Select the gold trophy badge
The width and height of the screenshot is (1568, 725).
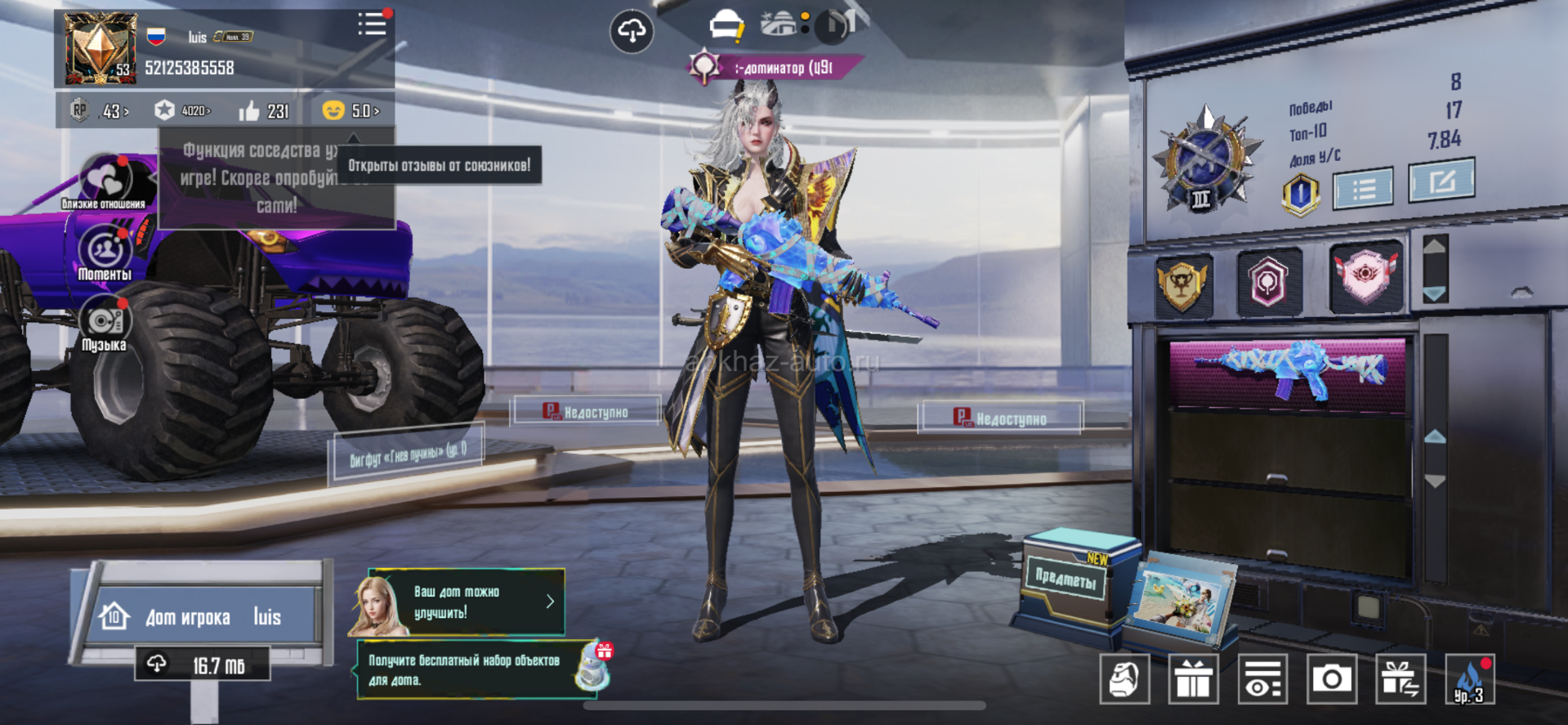tap(1182, 284)
